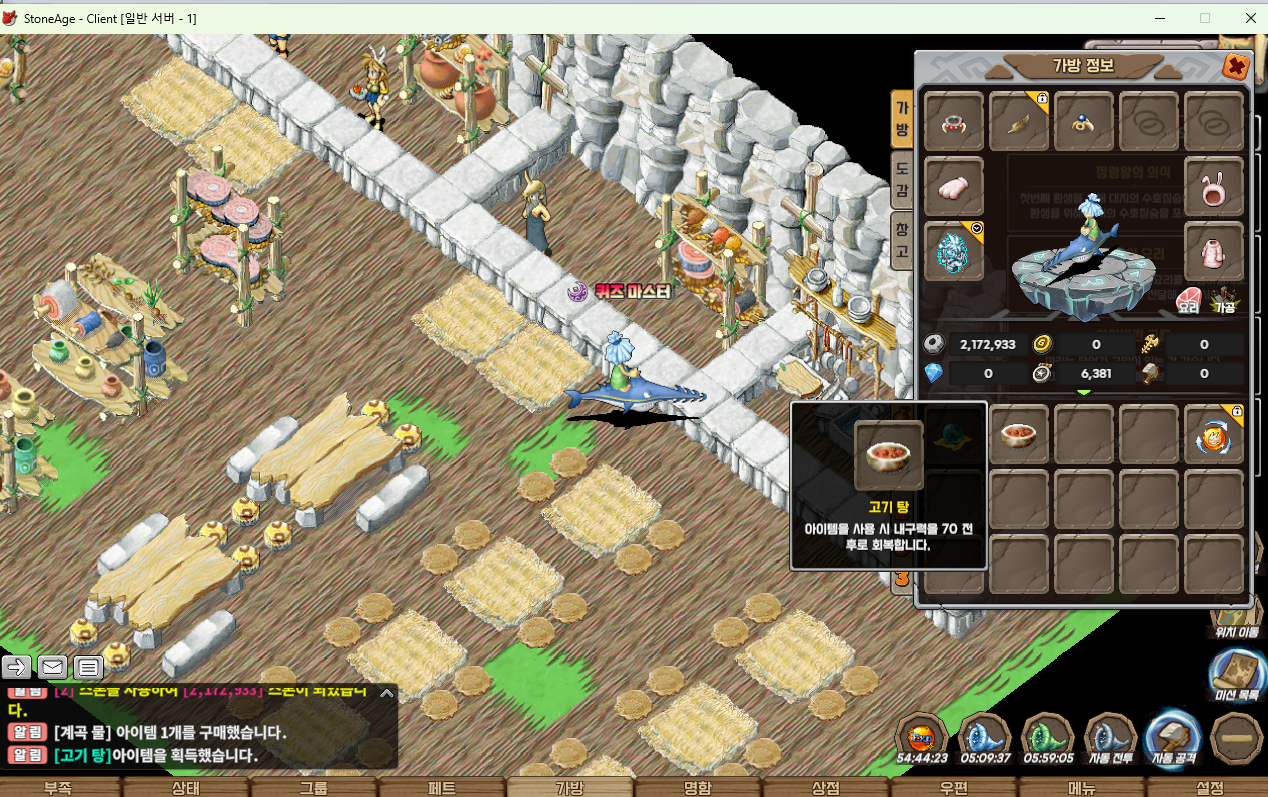Image resolution: width=1268 pixels, height=797 pixels.
Task: Click the envelope mail button above chat
Action: (52, 667)
